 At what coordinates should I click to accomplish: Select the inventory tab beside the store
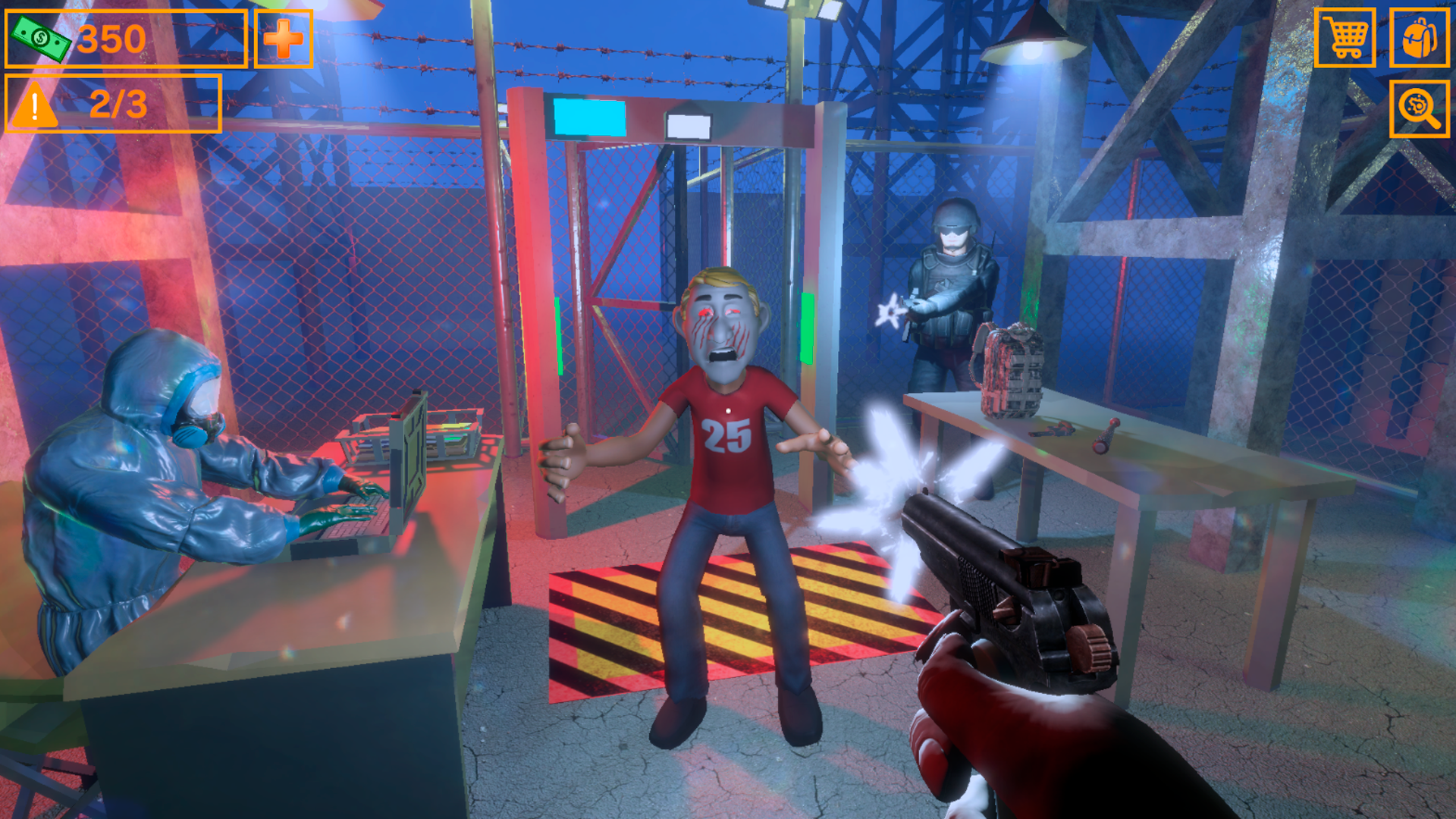(x=1420, y=36)
